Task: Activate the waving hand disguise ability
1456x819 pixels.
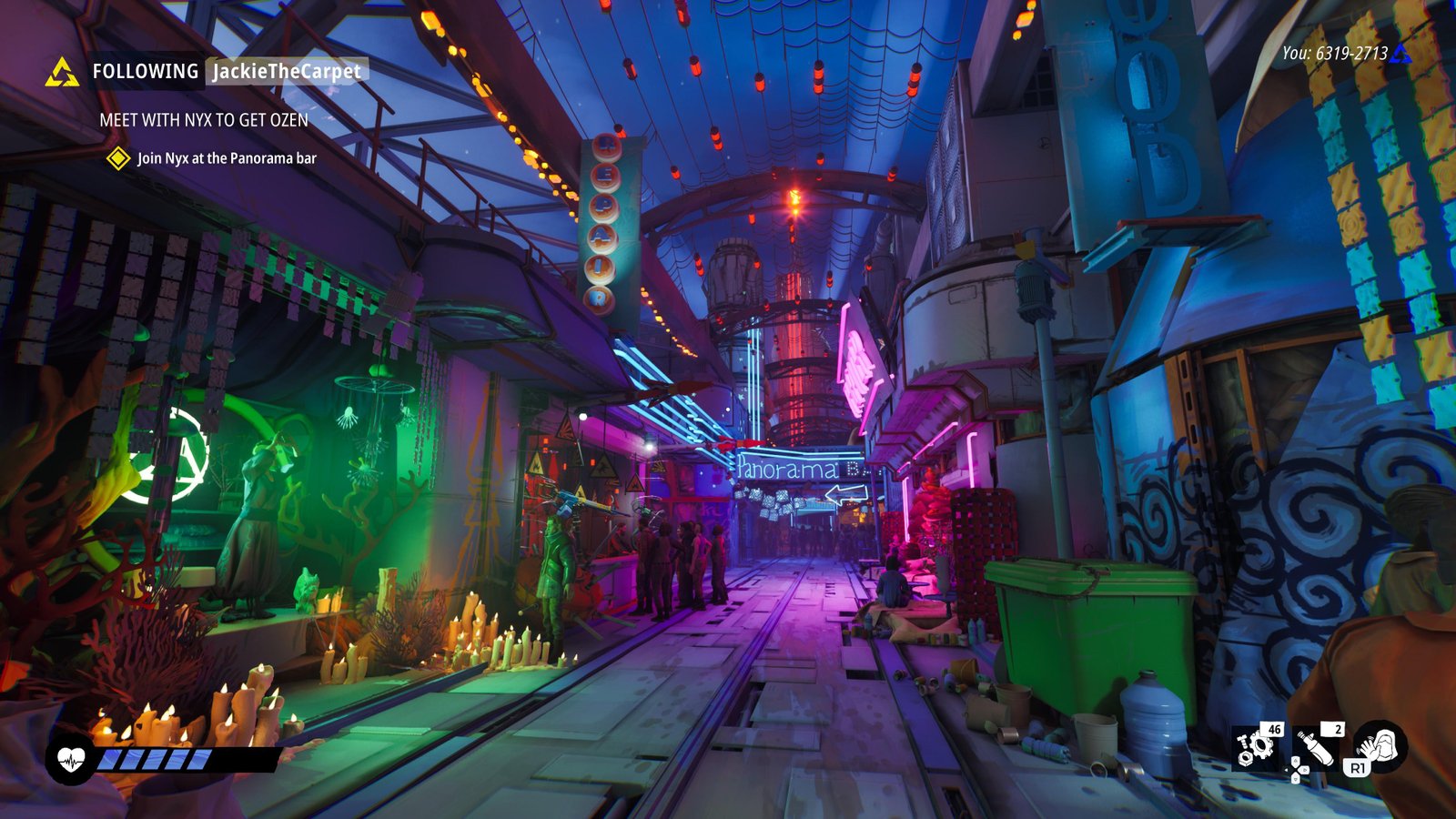Action: tap(1381, 746)
